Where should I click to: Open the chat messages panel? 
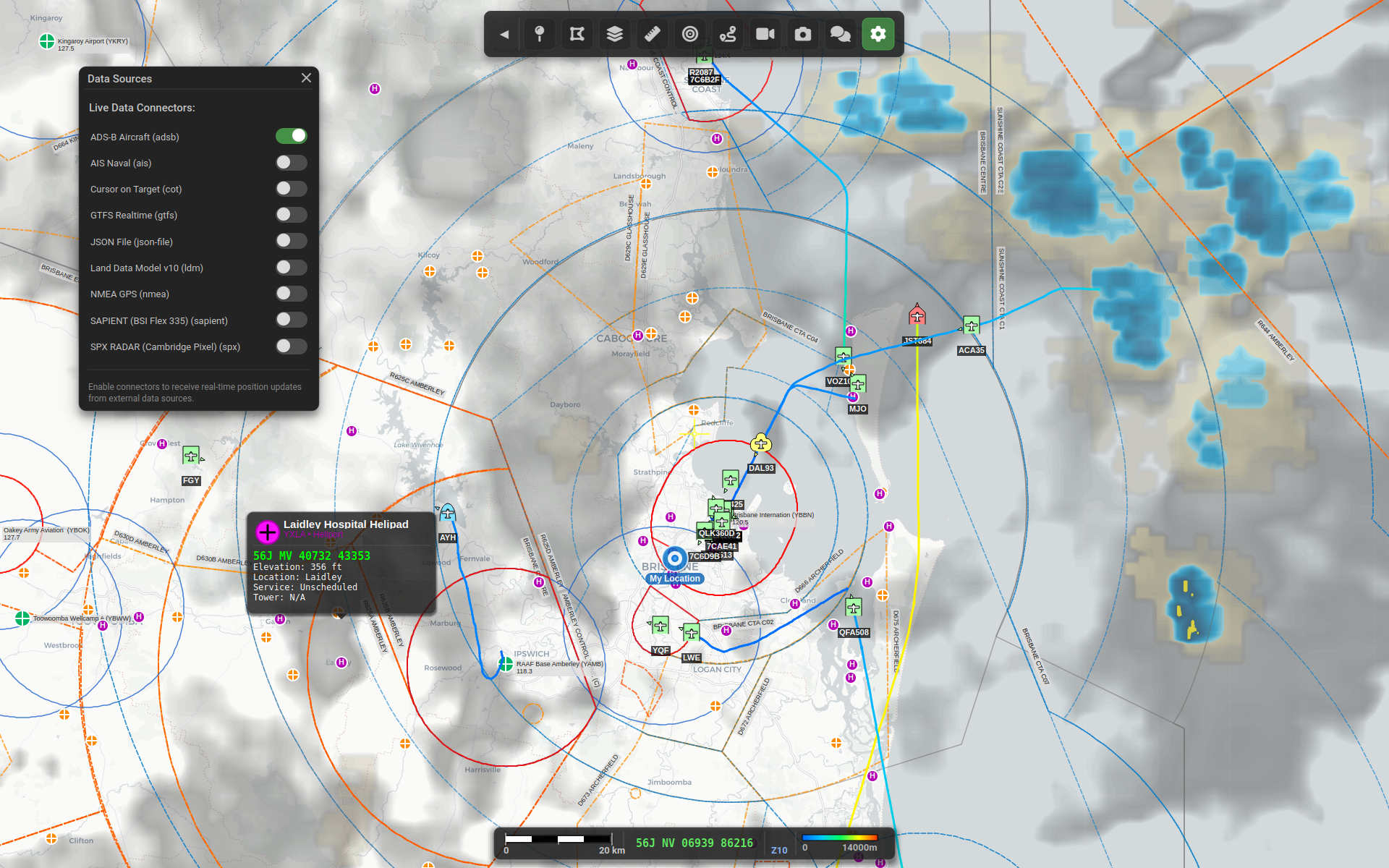tap(840, 34)
